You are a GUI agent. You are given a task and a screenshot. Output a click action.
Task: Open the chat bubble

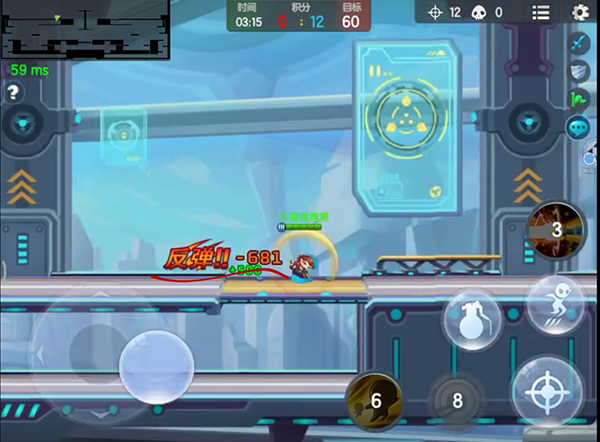578,126
